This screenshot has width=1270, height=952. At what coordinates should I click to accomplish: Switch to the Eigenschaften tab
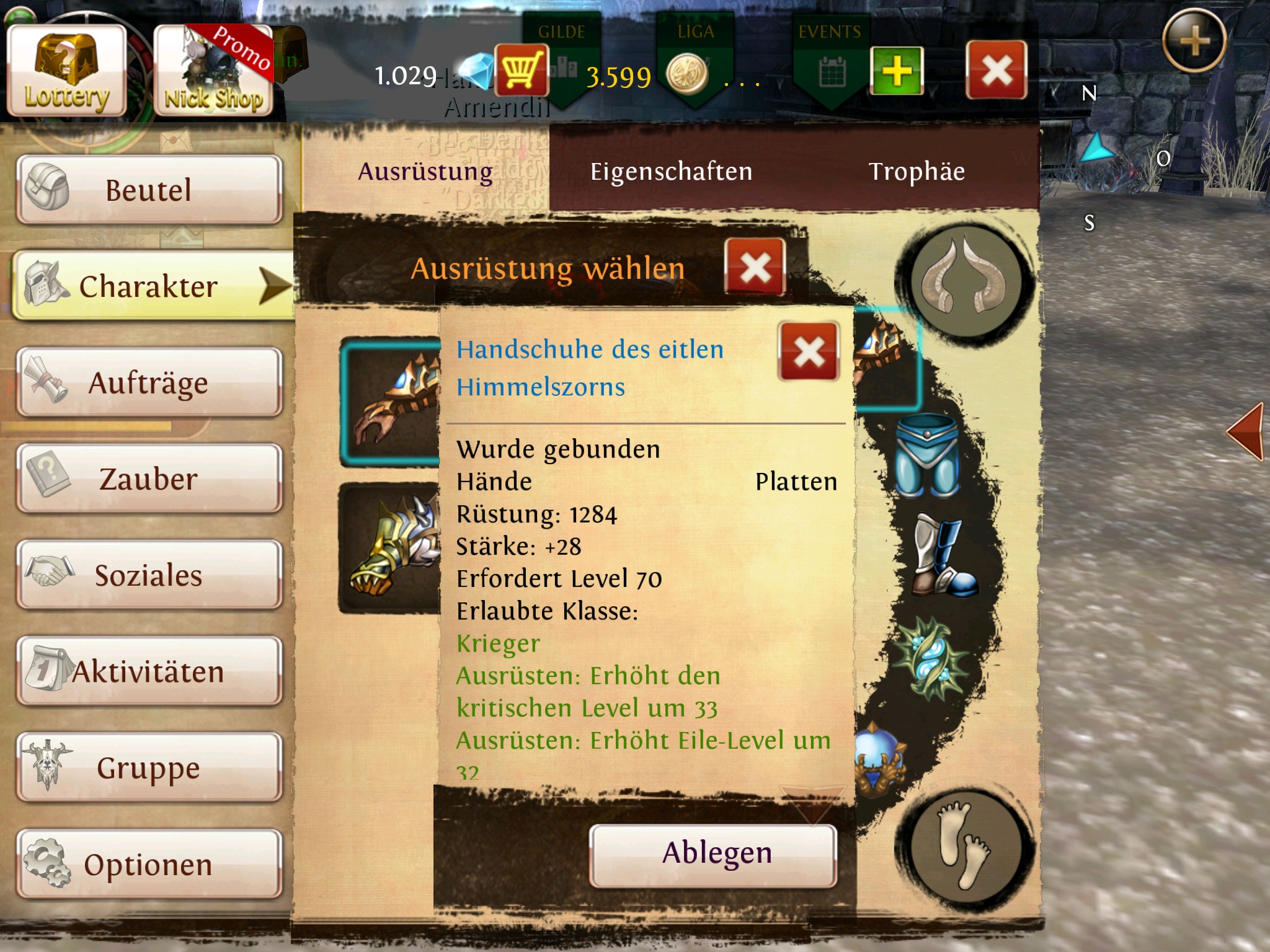[671, 172]
